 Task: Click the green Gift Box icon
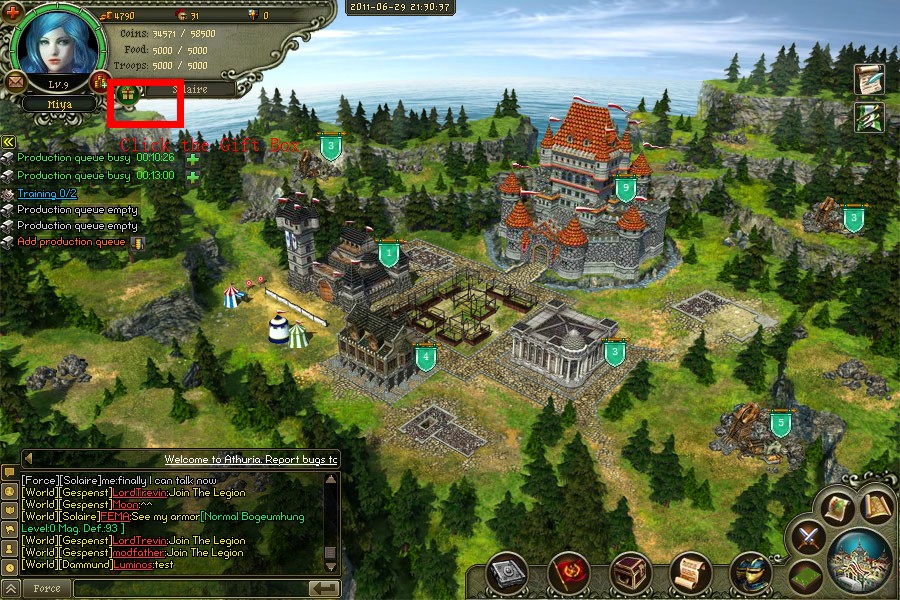[x=129, y=94]
